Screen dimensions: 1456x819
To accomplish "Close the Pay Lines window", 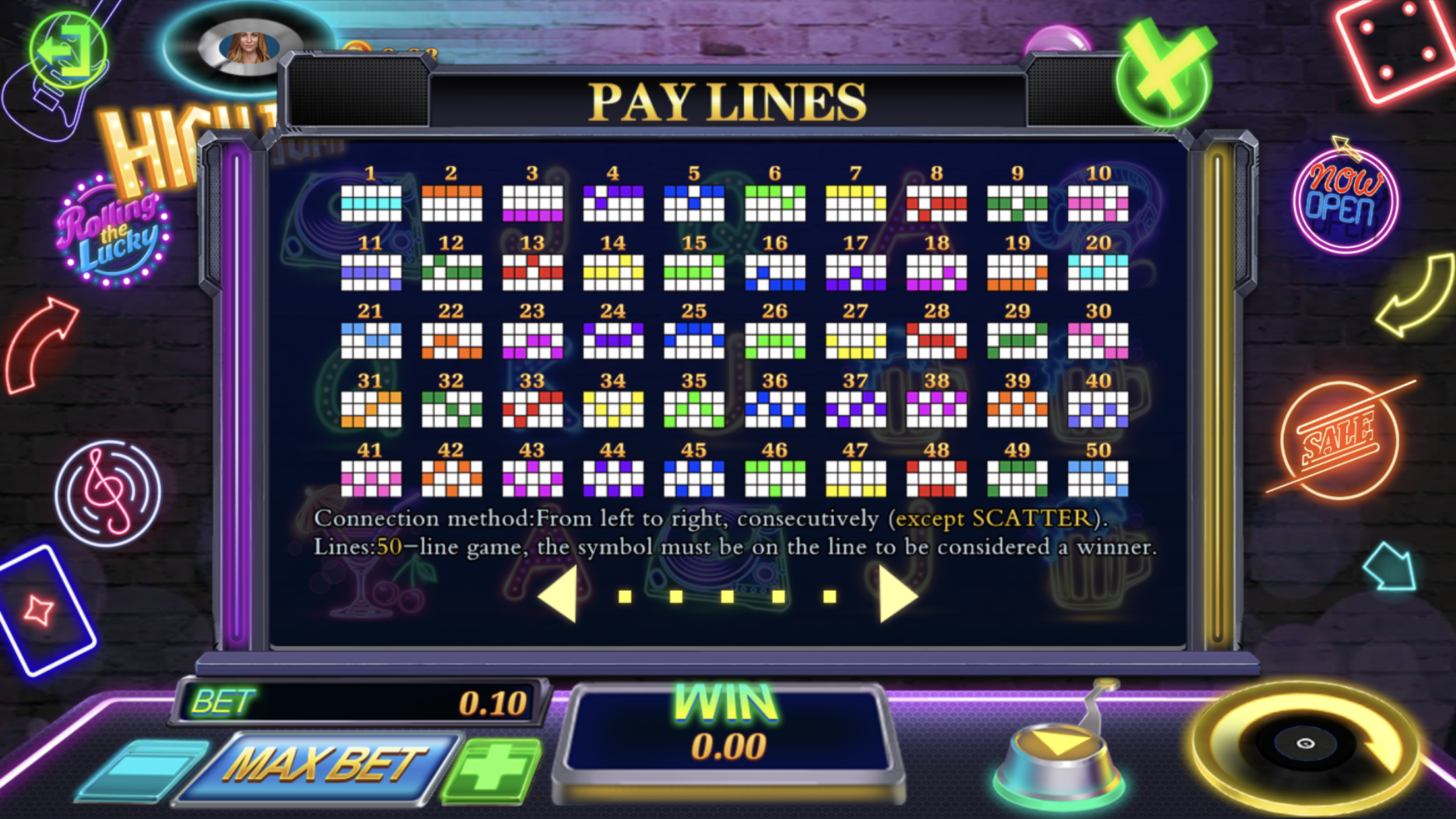I will tap(1164, 74).
